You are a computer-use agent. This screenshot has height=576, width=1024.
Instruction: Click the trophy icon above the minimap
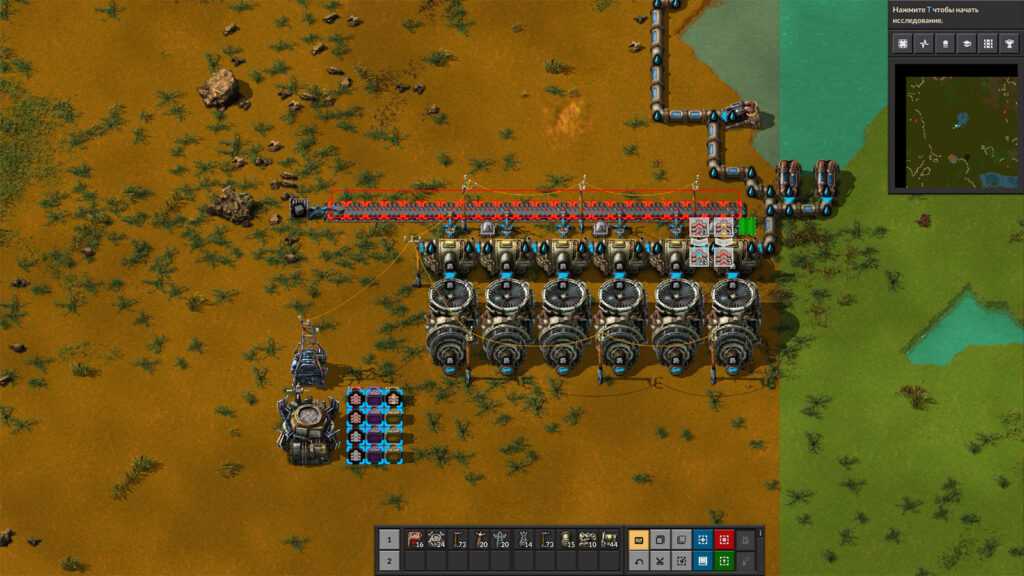(1009, 43)
